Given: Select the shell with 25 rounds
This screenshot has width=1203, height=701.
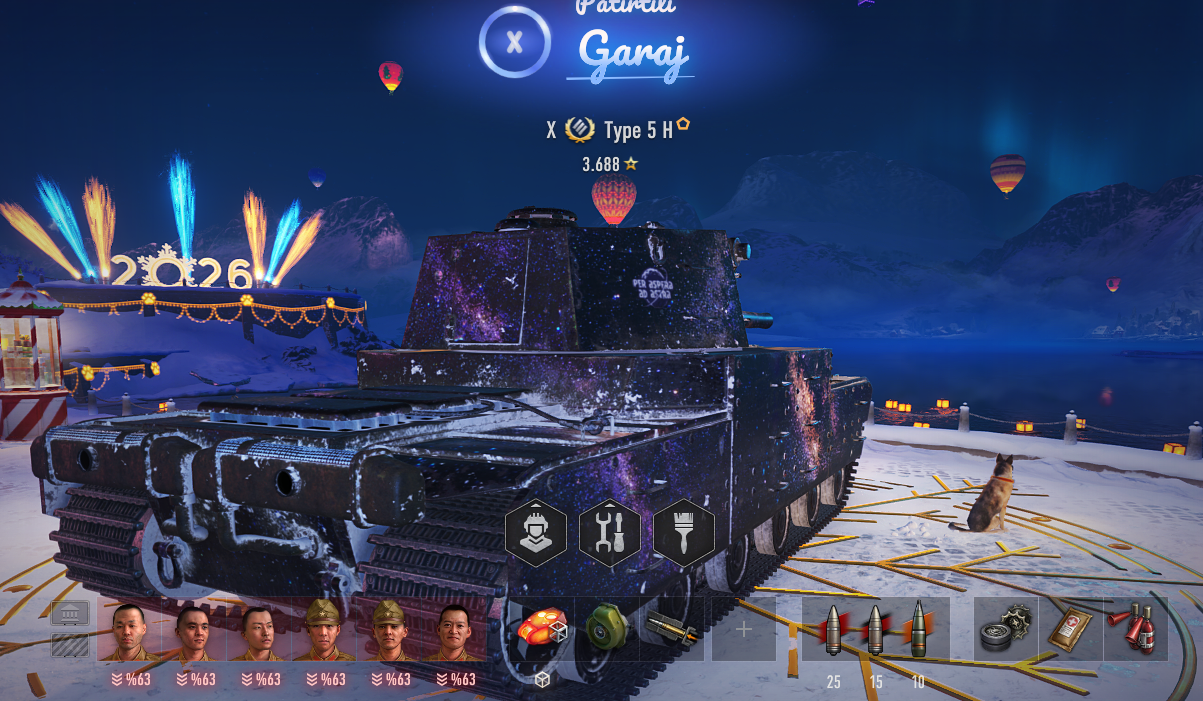Looking at the screenshot, I should coord(833,630).
